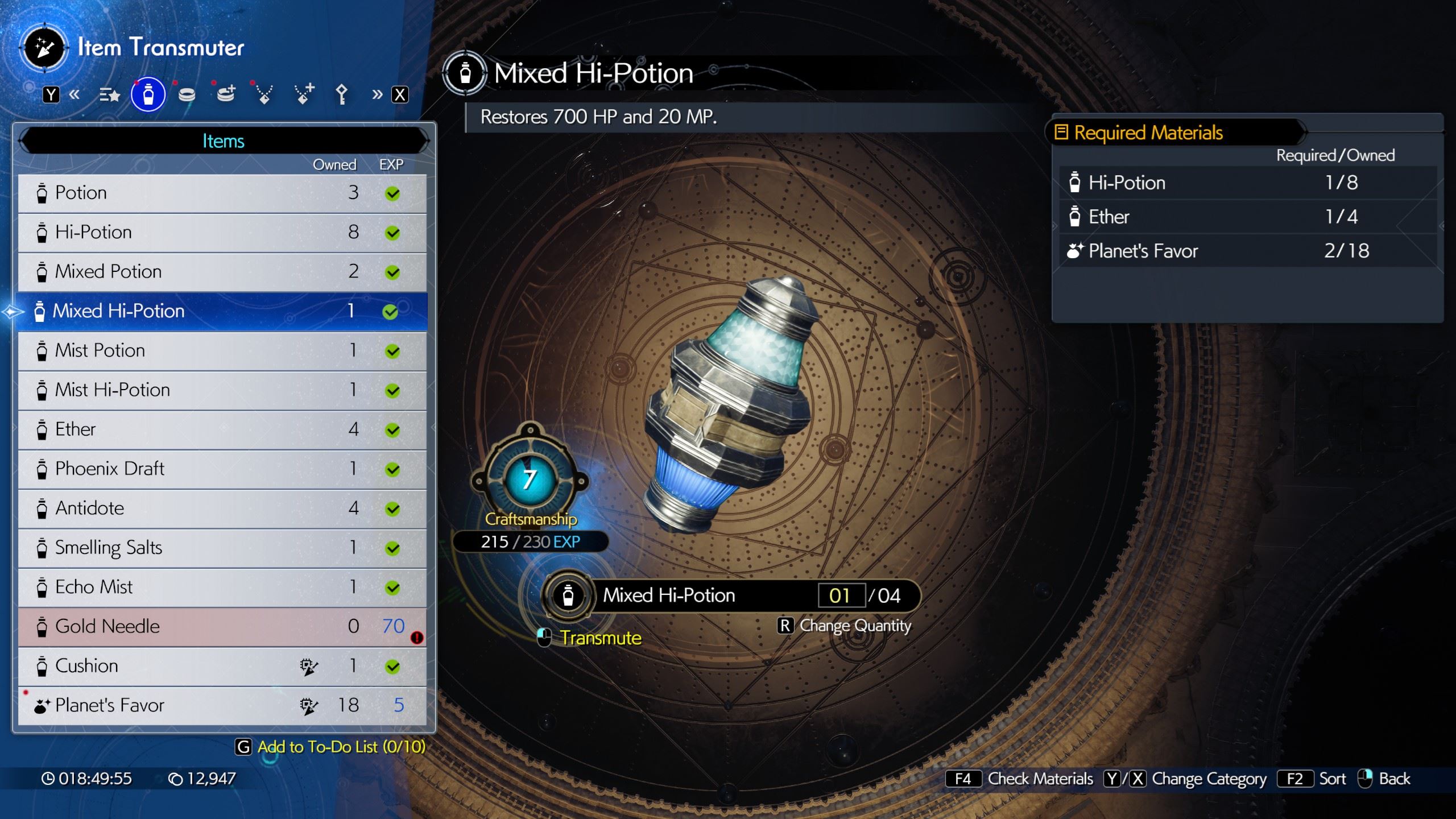The image size is (1456, 819).
Task: Open the to-do list star tab
Action: 109,95
